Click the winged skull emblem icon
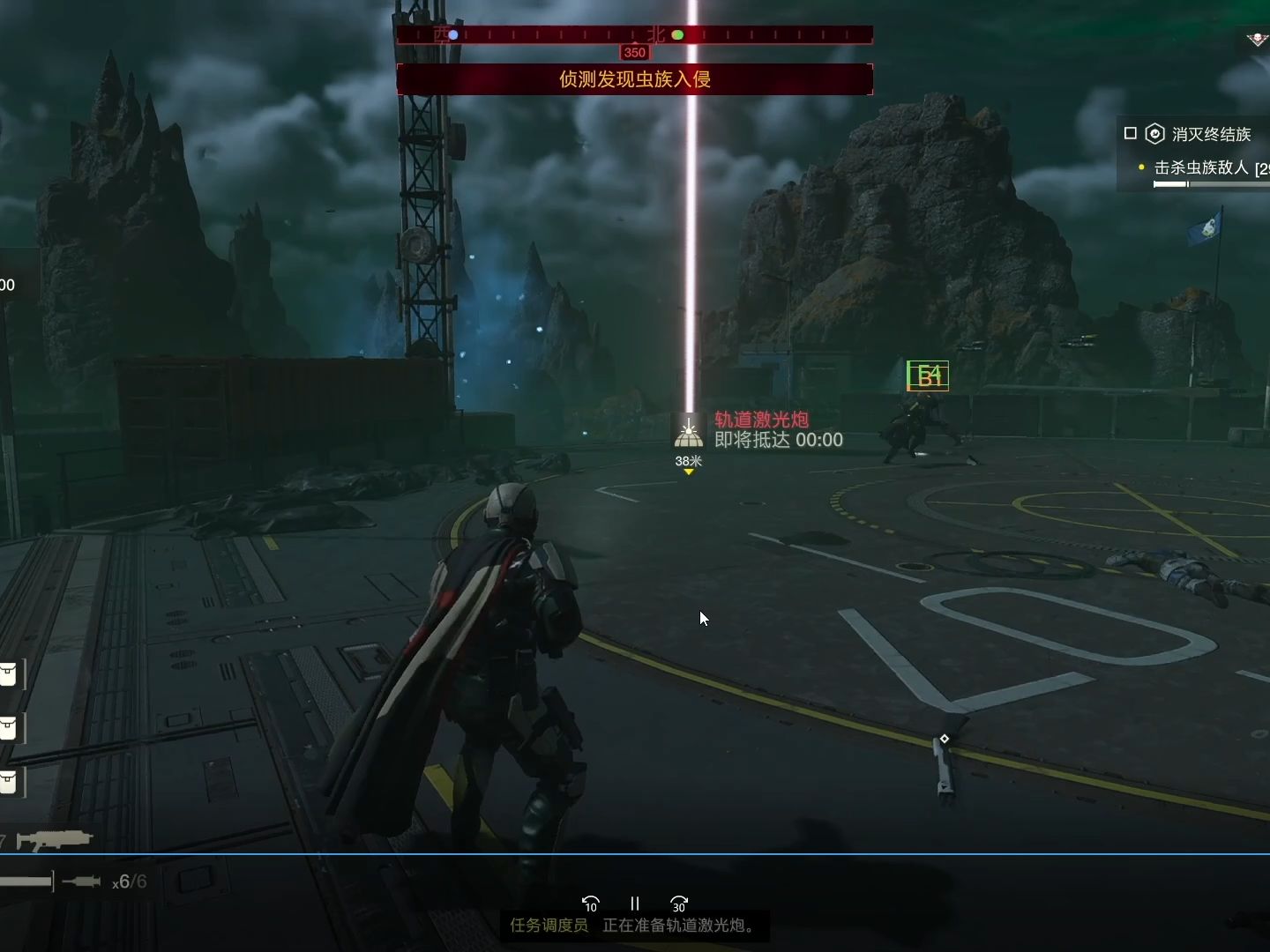Viewport: 1270px width, 952px height. coord(1256,40)
